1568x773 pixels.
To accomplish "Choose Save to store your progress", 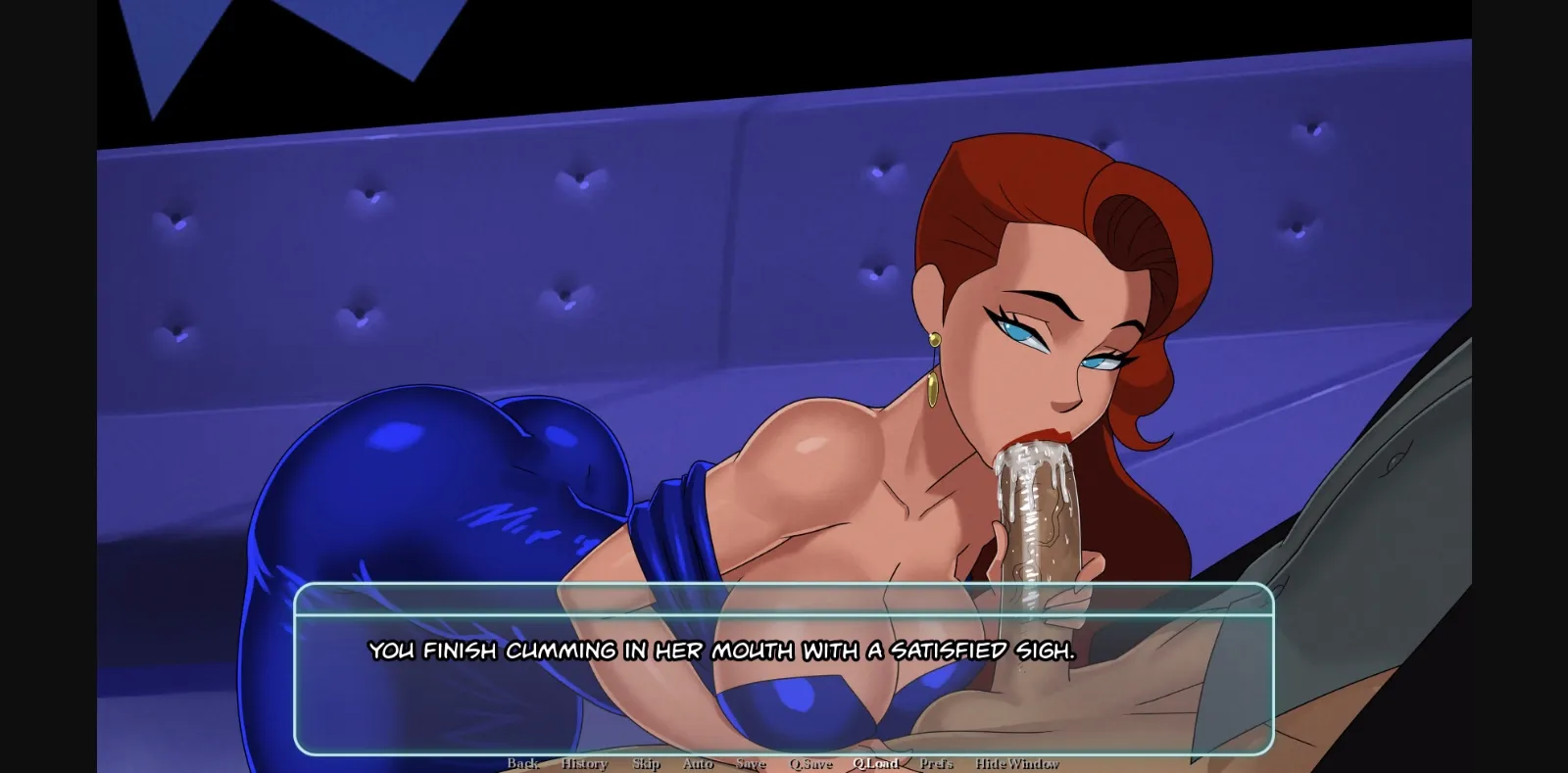I will [750, 764].
